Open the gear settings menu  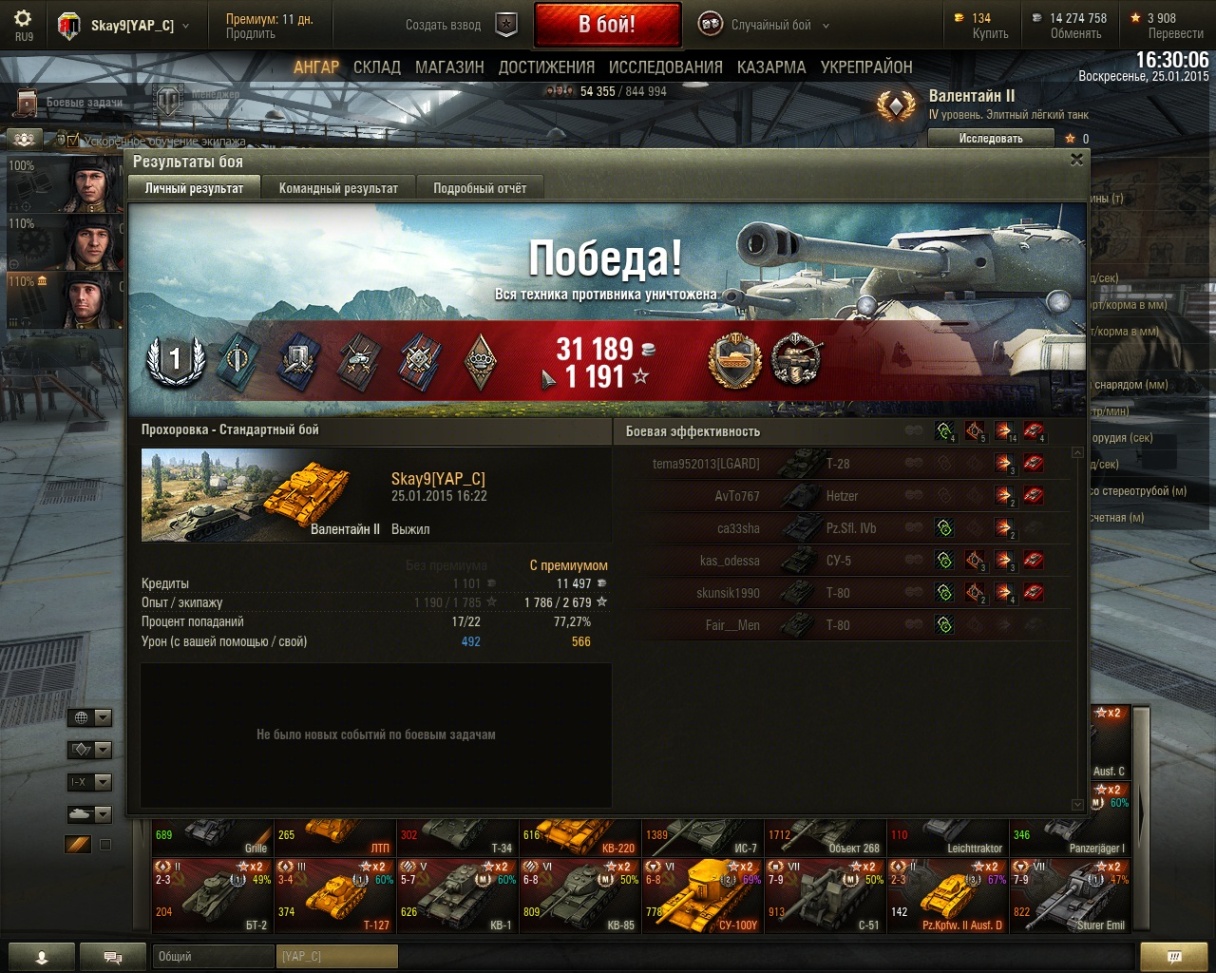tap(23, 19)
